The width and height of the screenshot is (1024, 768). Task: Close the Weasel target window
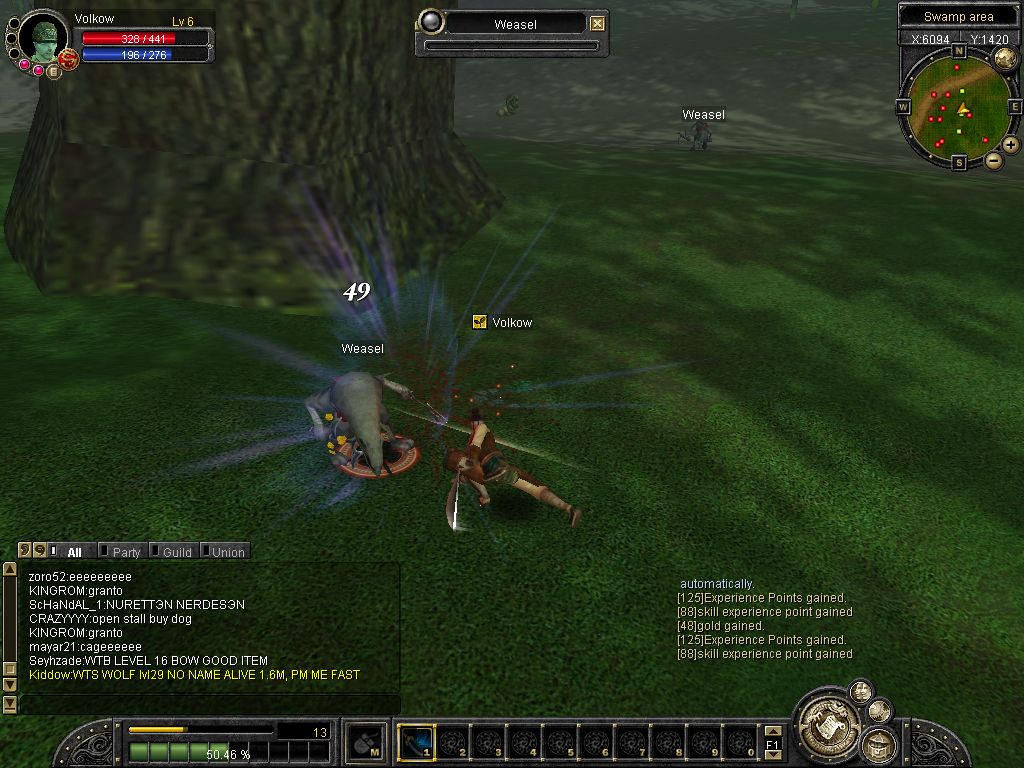point(597,24)
